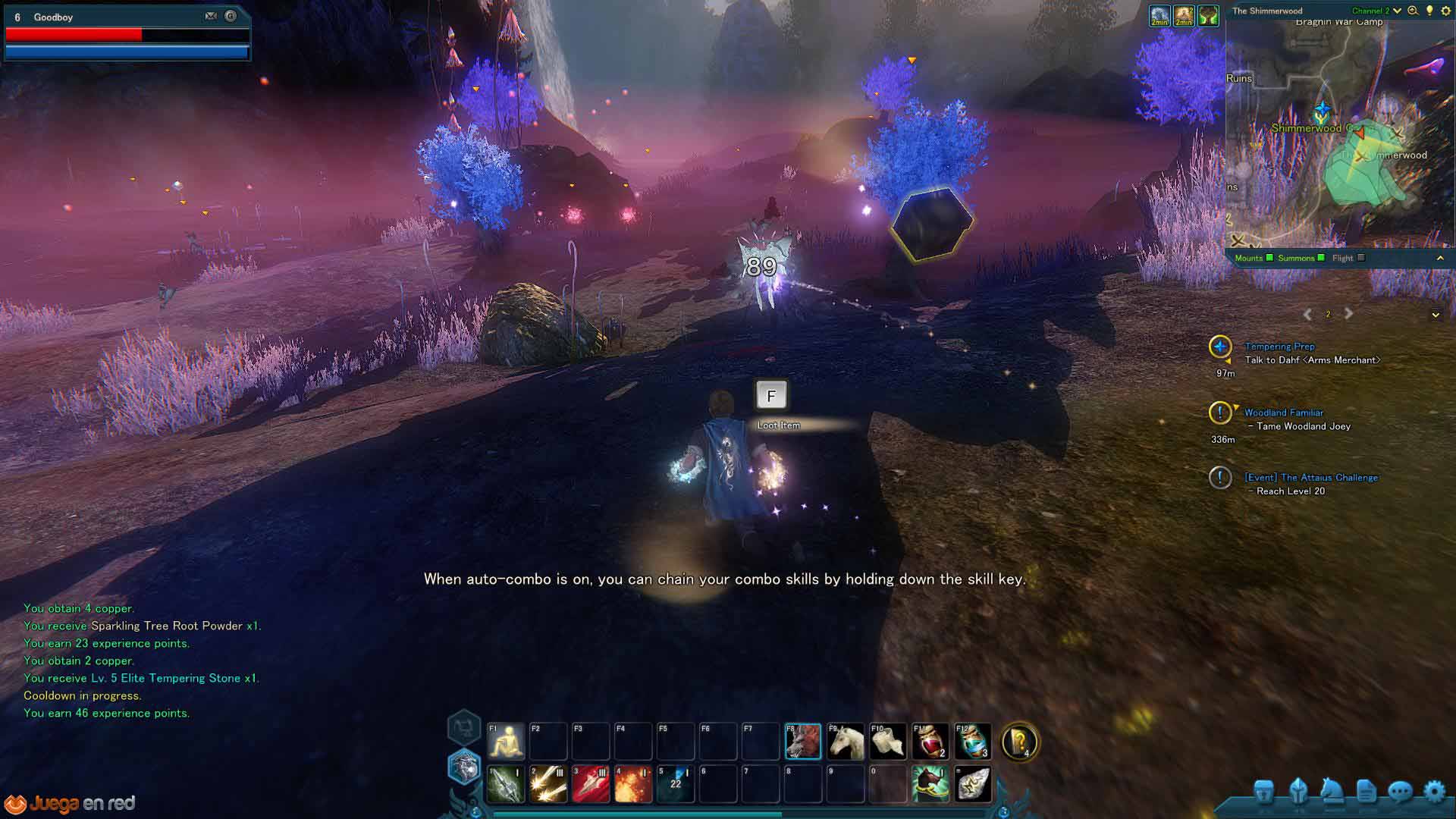
Task: Use the red health potion in F11
Action: click(930, 741)
